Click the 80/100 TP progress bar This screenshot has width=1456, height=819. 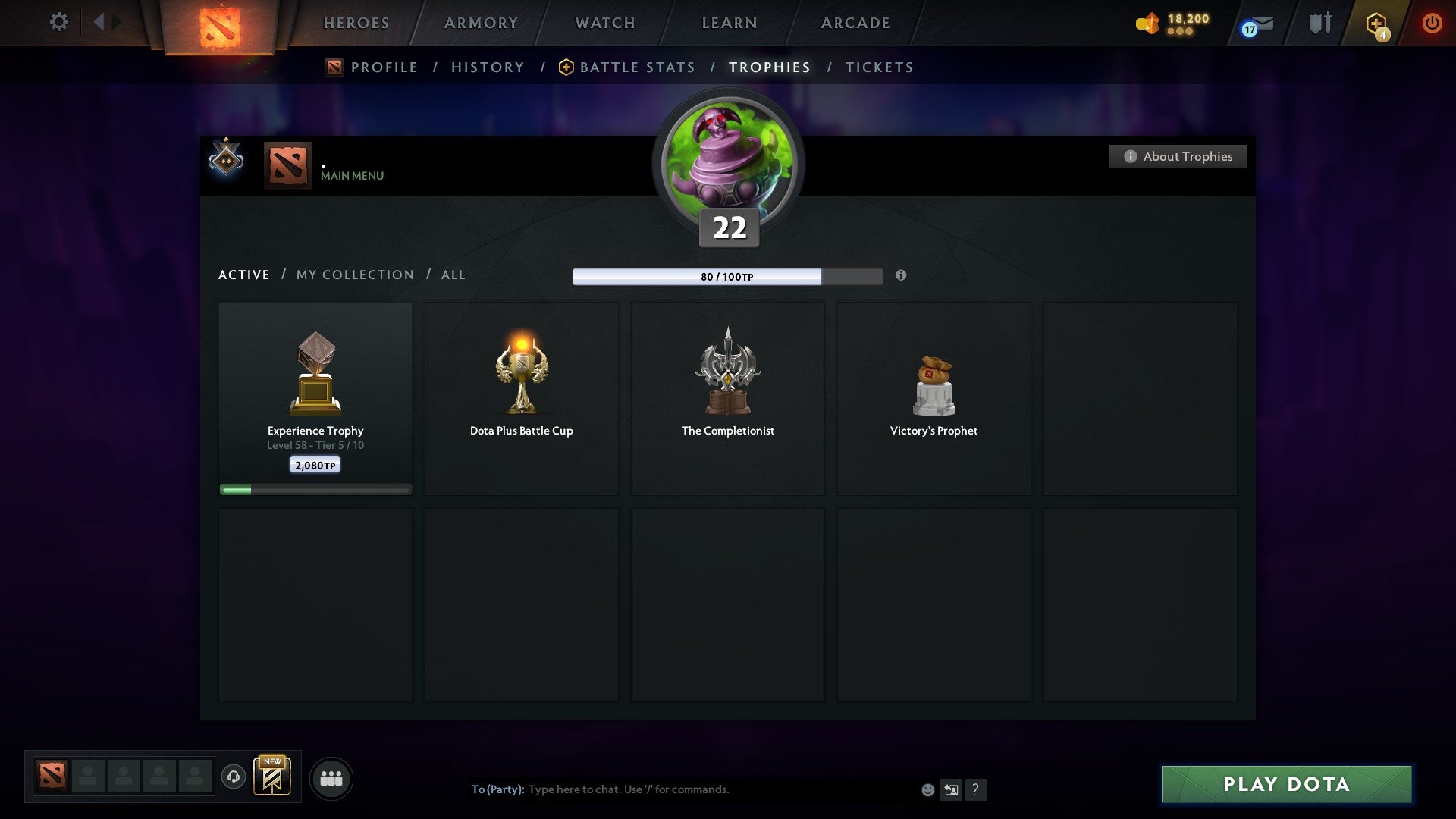[727, 277]
